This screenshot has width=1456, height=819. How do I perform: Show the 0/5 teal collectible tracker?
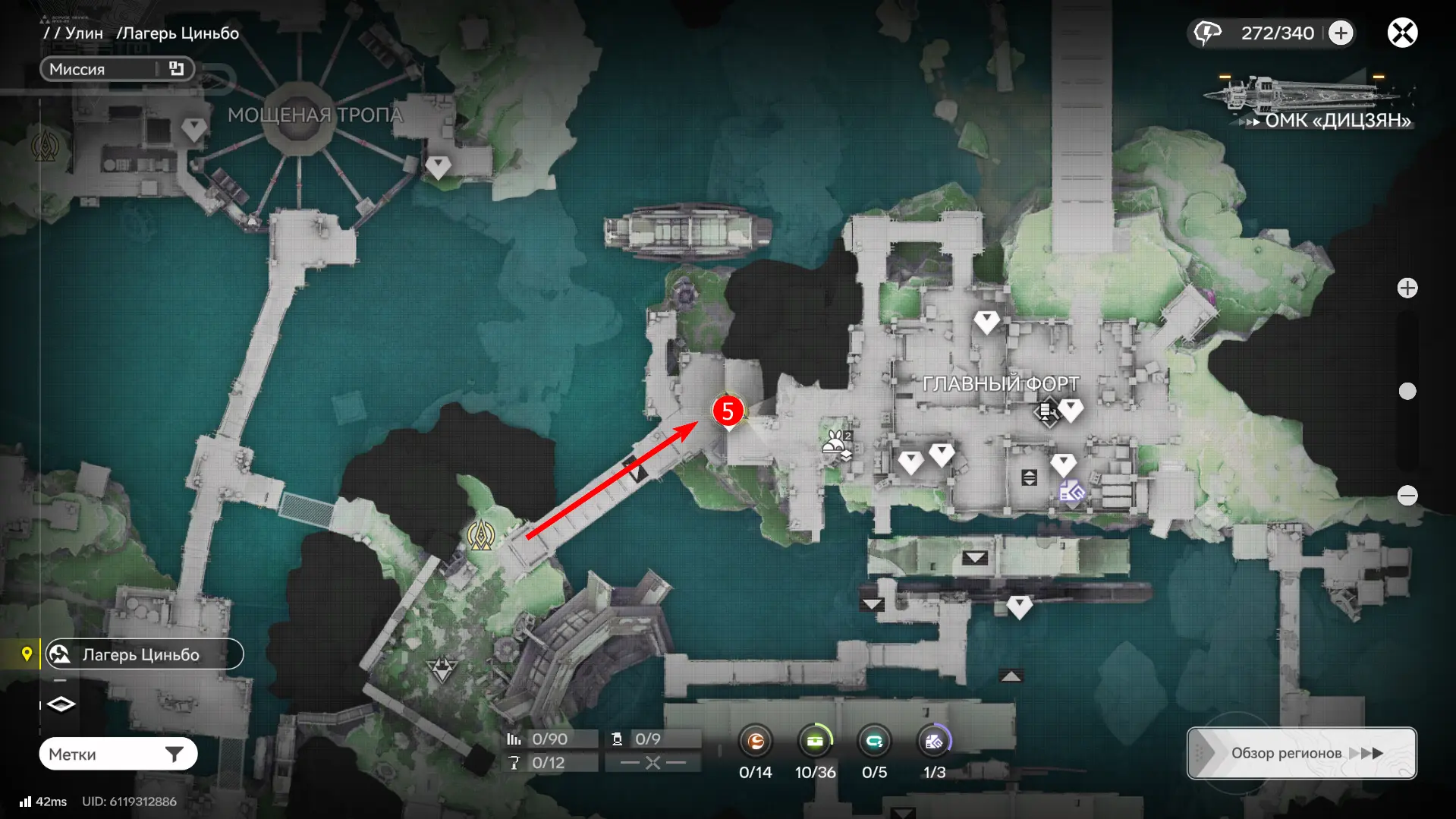click(874, 742)
